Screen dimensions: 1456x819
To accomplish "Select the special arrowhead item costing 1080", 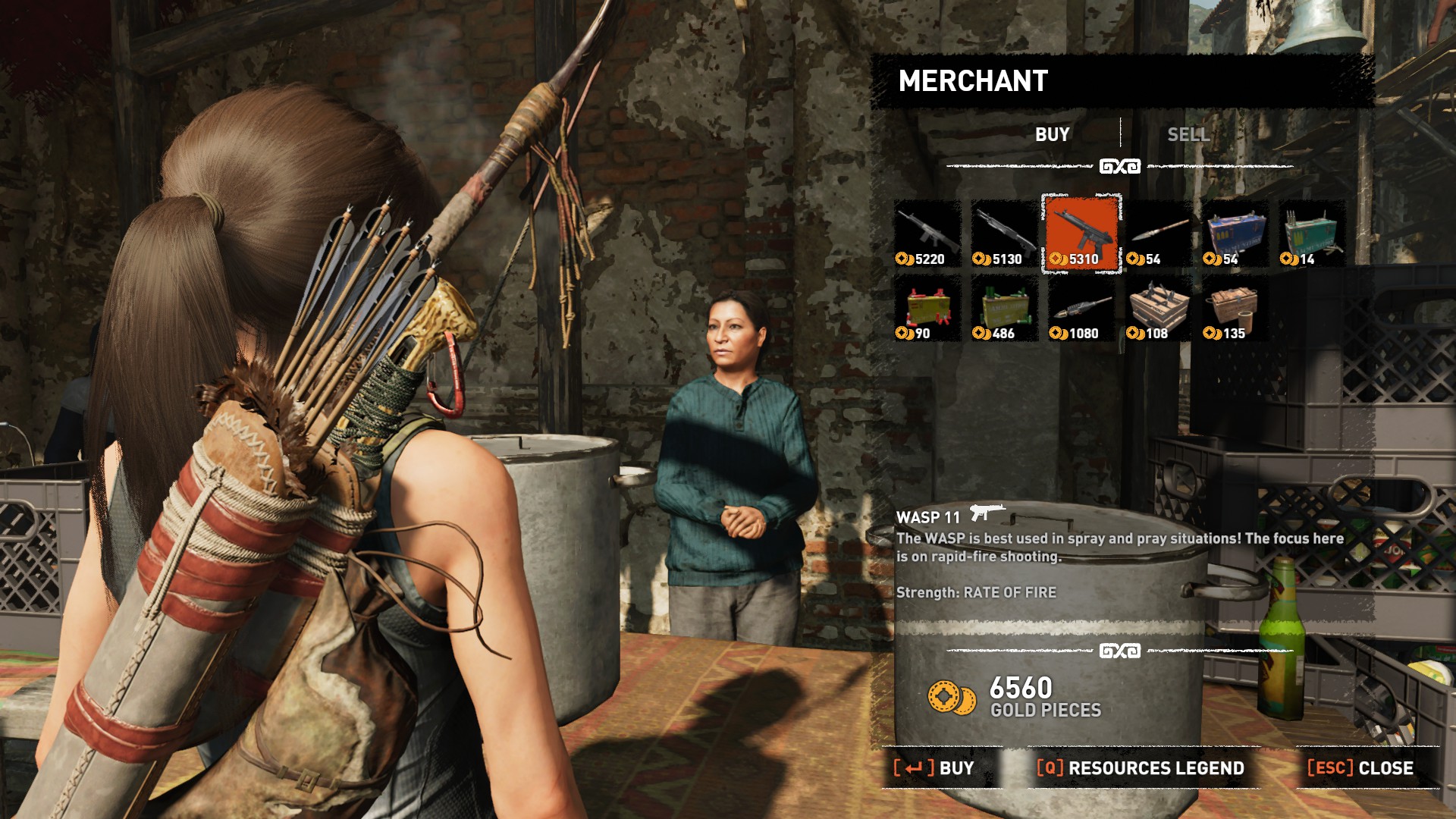I will coord(1081,308).
